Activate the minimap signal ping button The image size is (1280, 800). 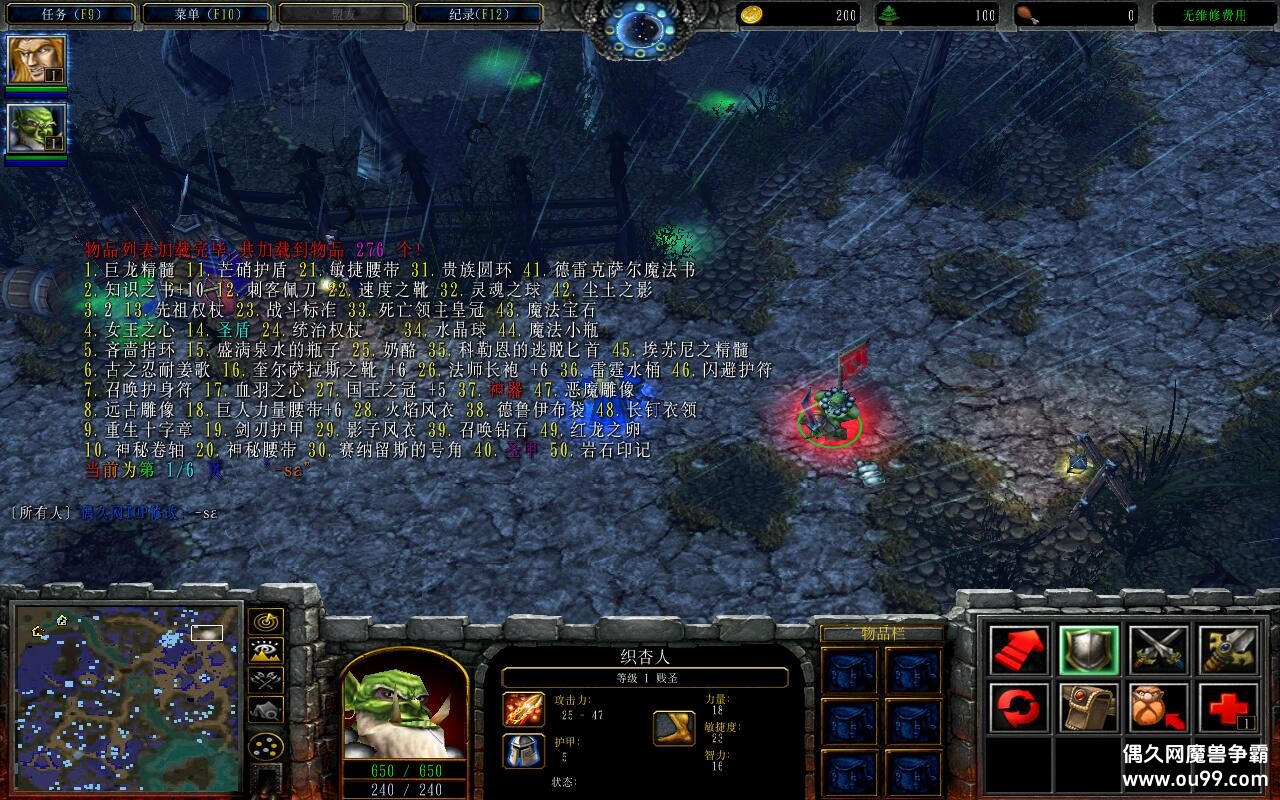[265, 622]
